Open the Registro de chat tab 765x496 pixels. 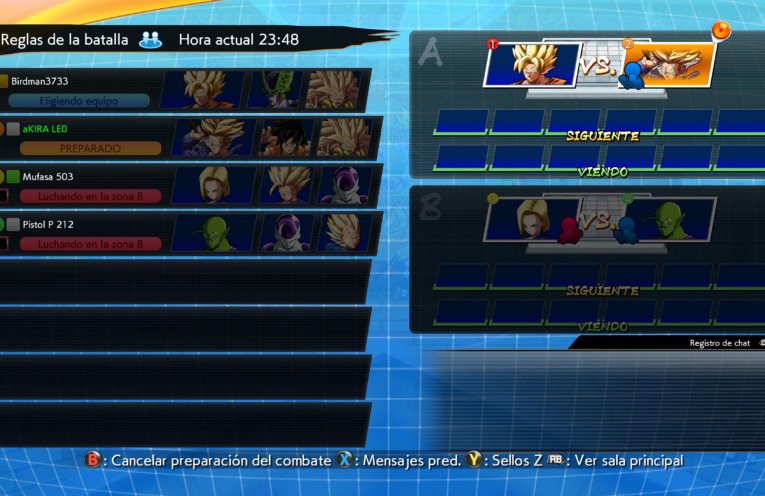point(720,343)
